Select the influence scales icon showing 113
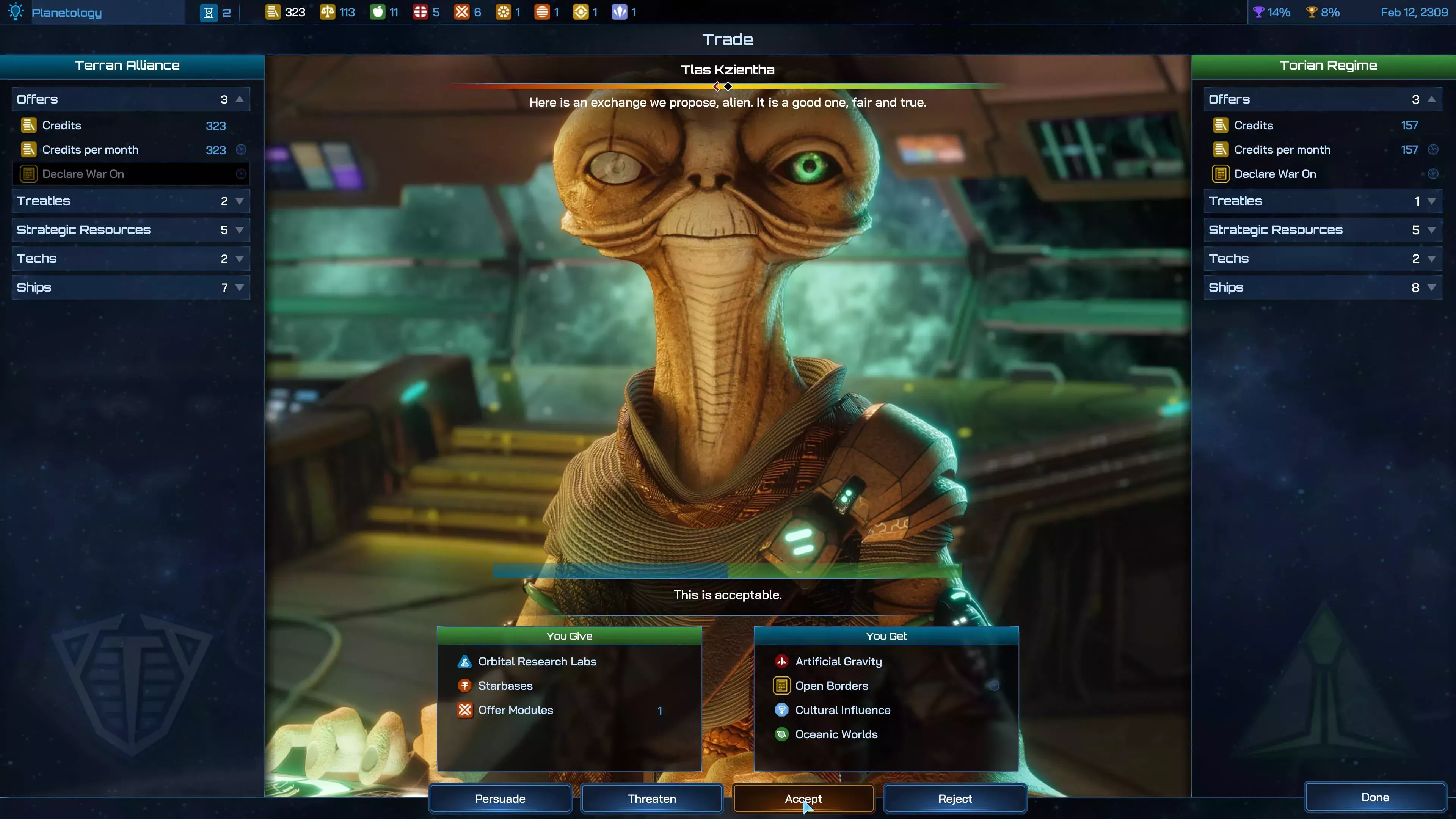Viewport: 1456px width, 819px height. click(328, 11)
